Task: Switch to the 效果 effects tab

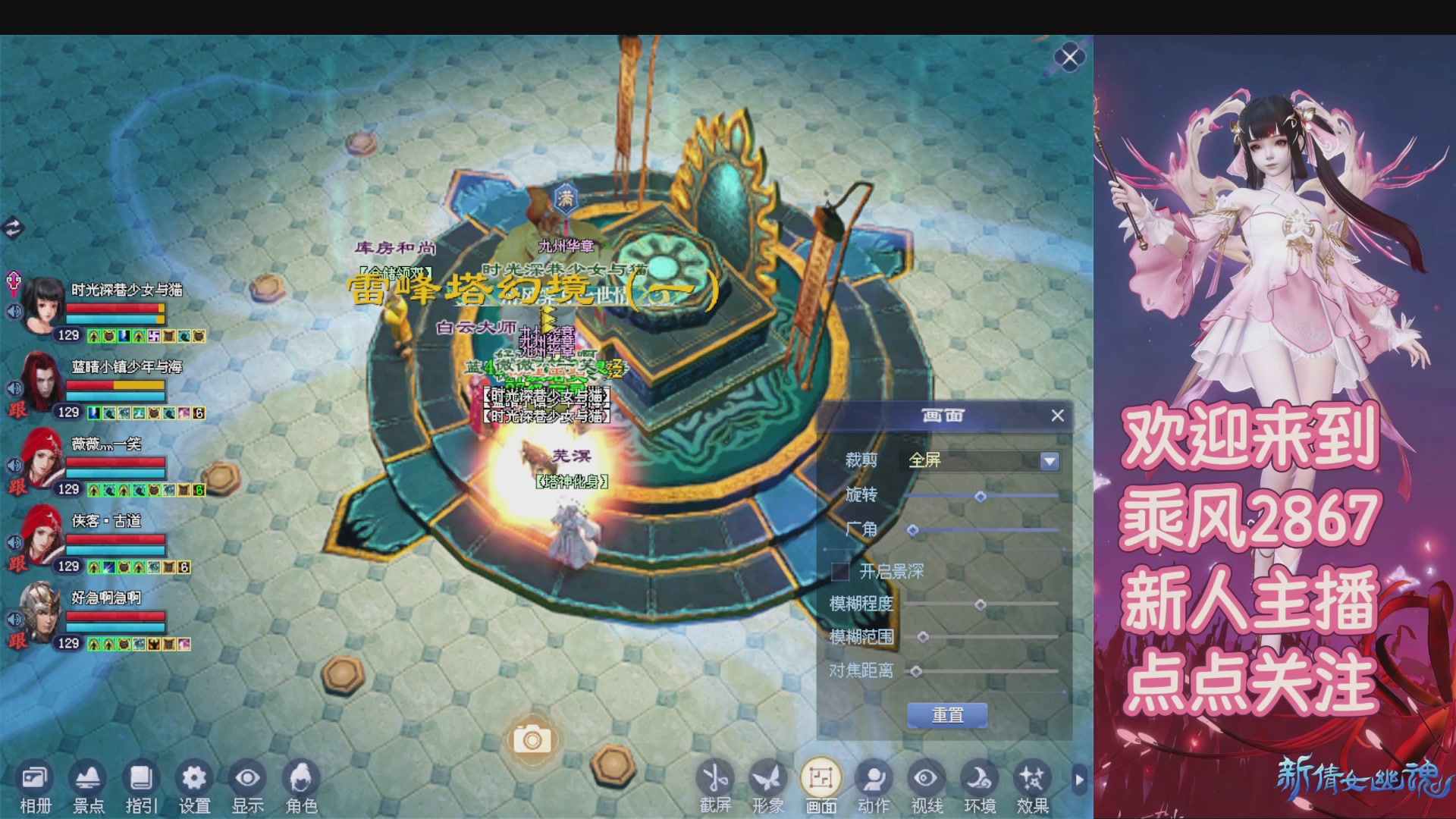Action: pyautogui.click(x=1032, y=787)
